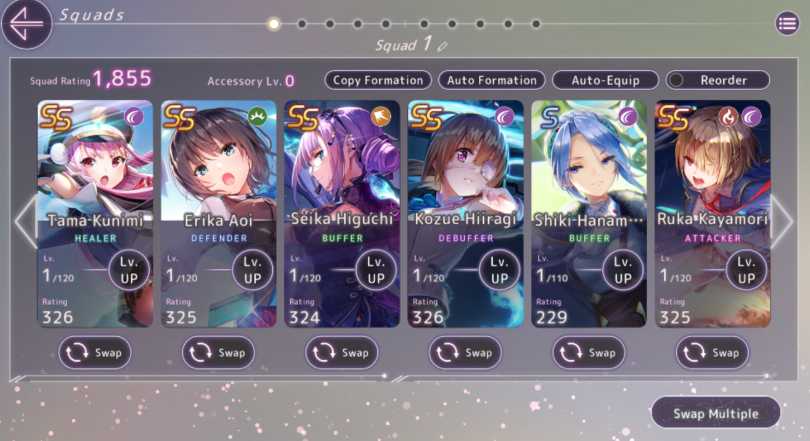Image resolution: width=810 pixels, height=441 pixels.
Task: Select Erika Aoi's defender card
Action: [218, 170]
